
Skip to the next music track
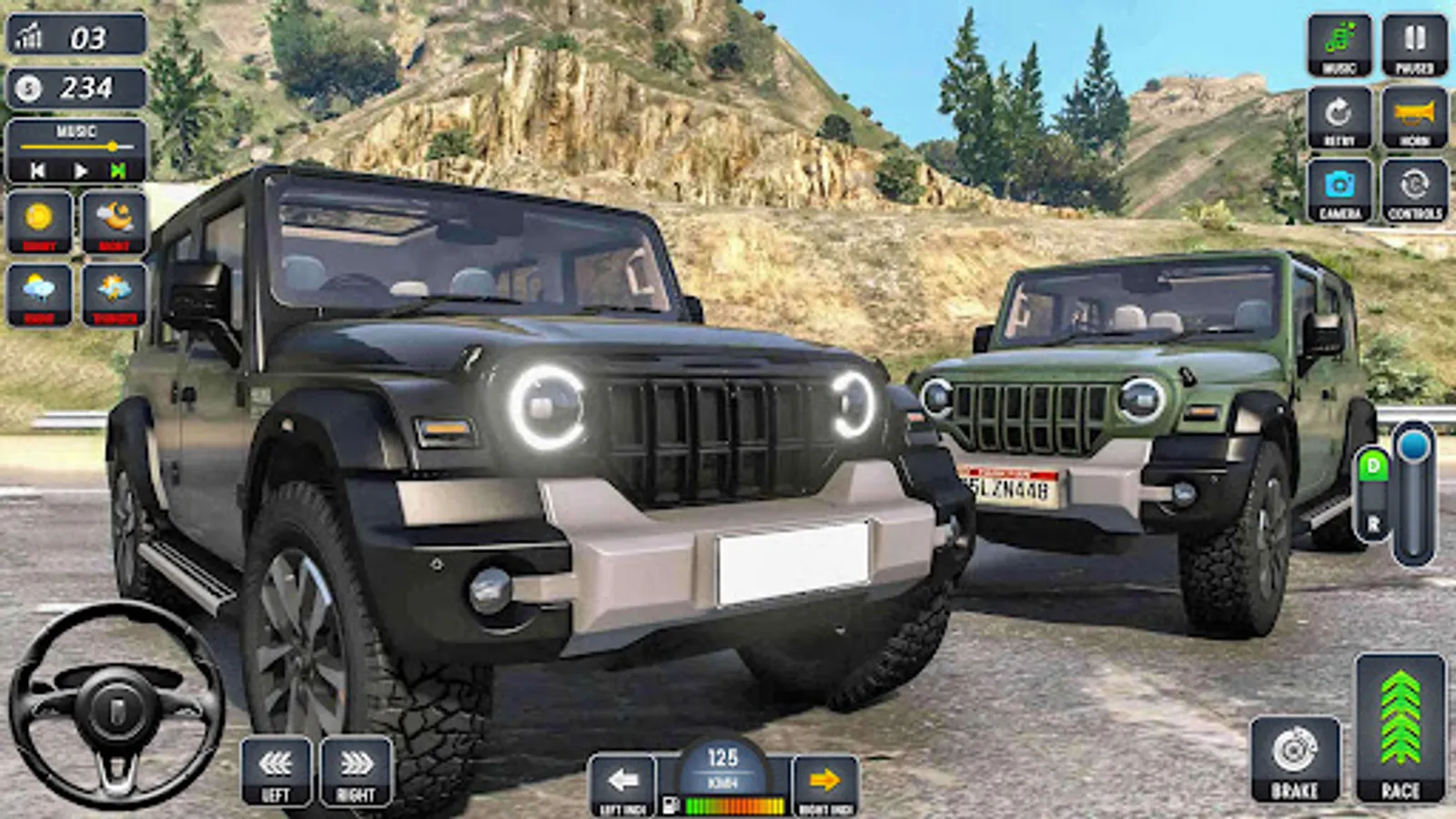(118, 168)
